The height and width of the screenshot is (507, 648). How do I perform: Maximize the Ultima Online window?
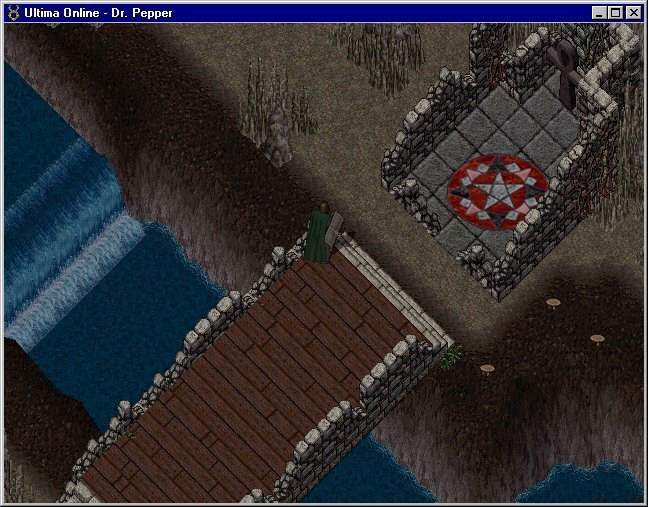click(615, 13)
